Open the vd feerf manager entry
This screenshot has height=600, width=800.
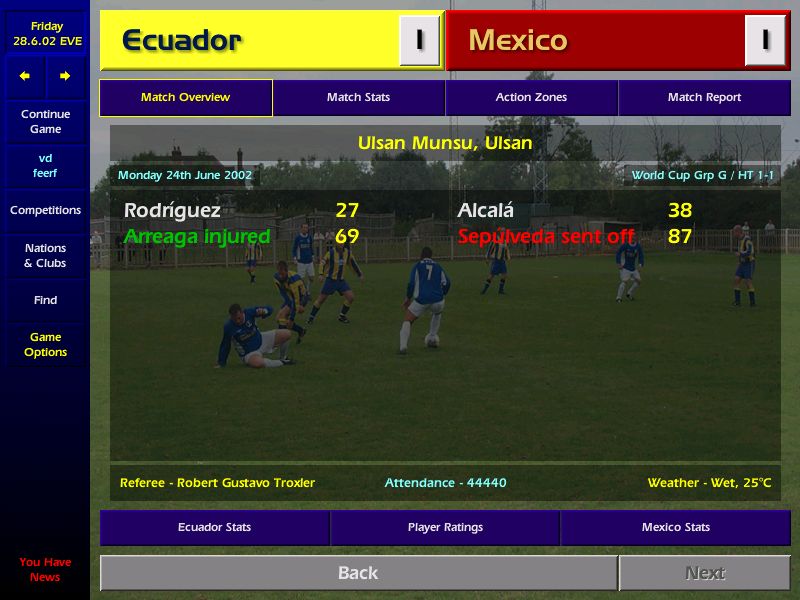pos(45,166)
